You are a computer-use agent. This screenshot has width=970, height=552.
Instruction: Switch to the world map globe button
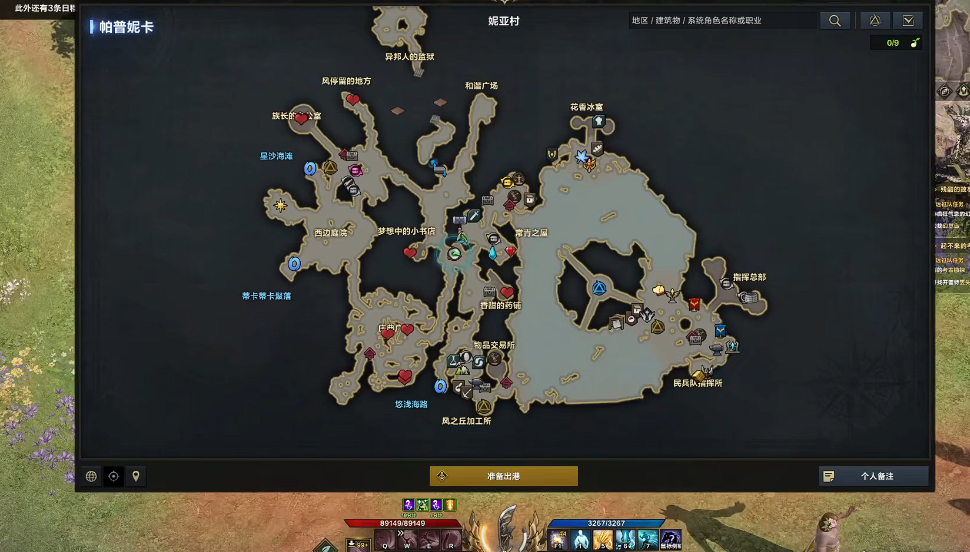coord(91,476)
